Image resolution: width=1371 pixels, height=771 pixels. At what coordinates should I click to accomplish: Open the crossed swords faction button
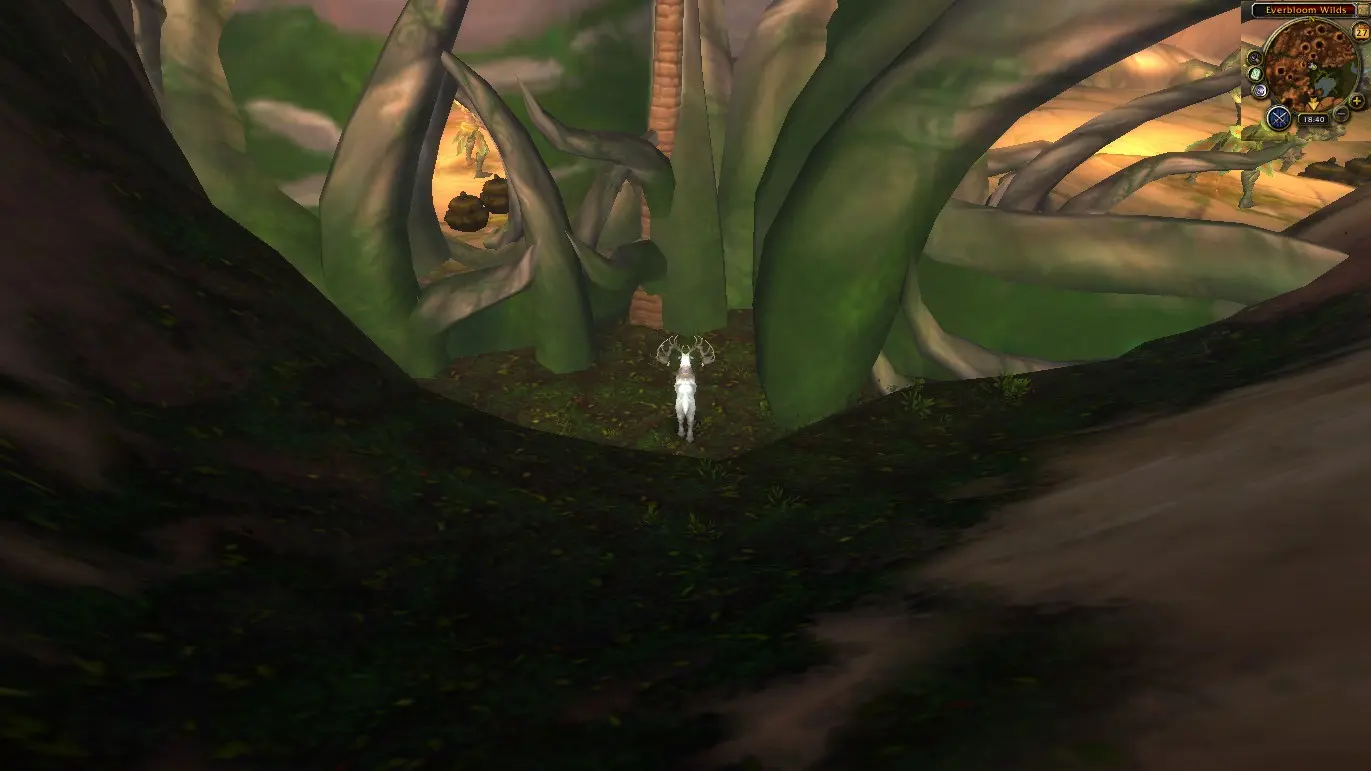1278,117
